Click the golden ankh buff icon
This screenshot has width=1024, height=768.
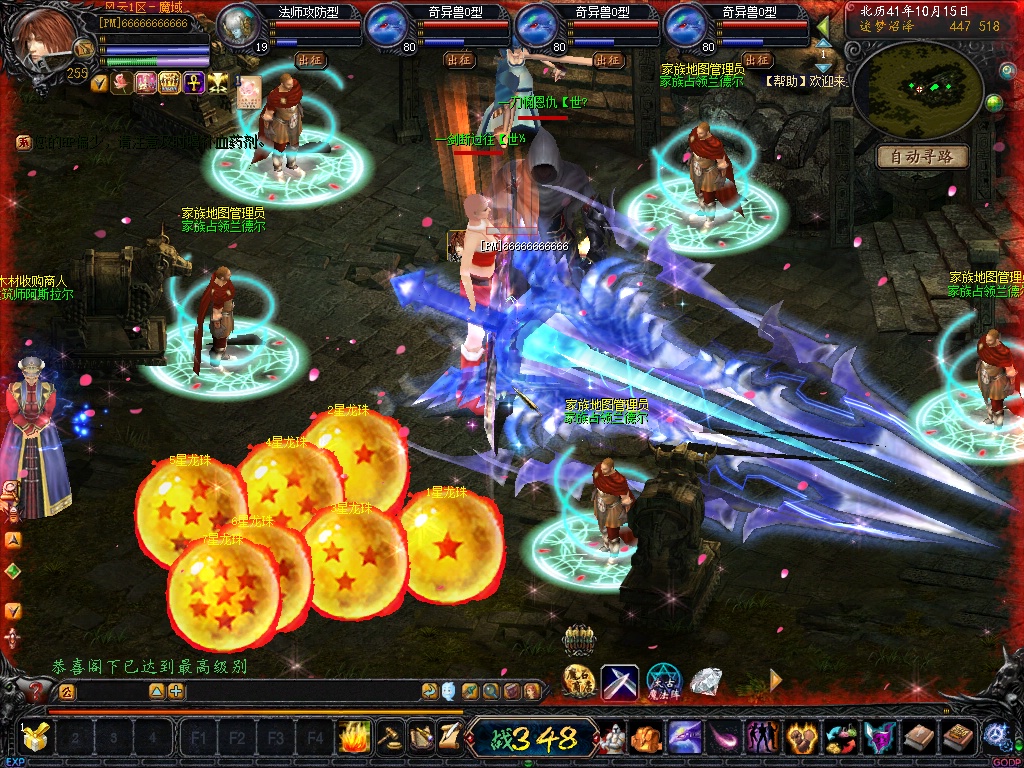pyautogui.click(x=193, y=82)
